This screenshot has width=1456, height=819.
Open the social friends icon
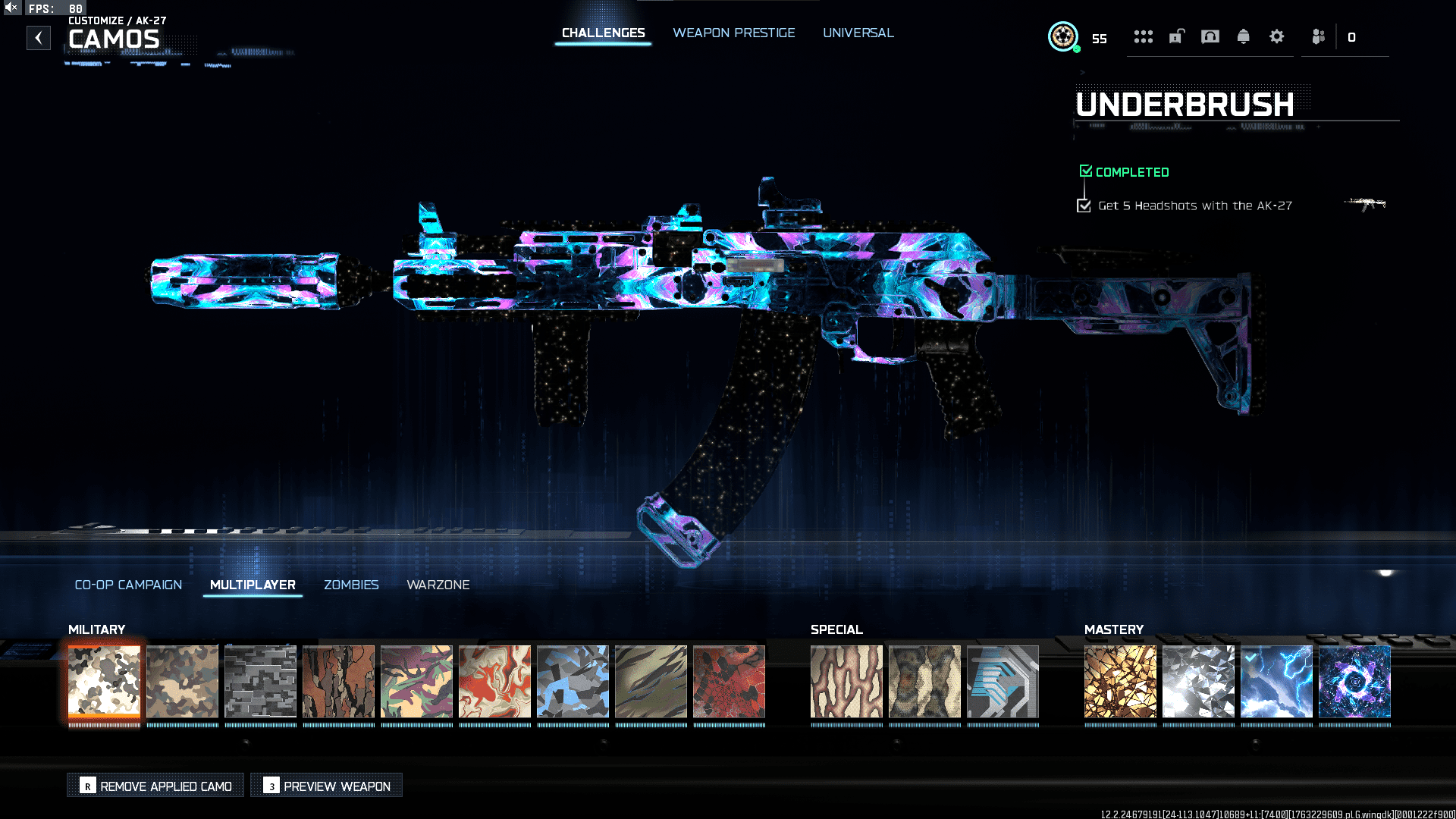pyautogui.click(x=1317, y=36)
